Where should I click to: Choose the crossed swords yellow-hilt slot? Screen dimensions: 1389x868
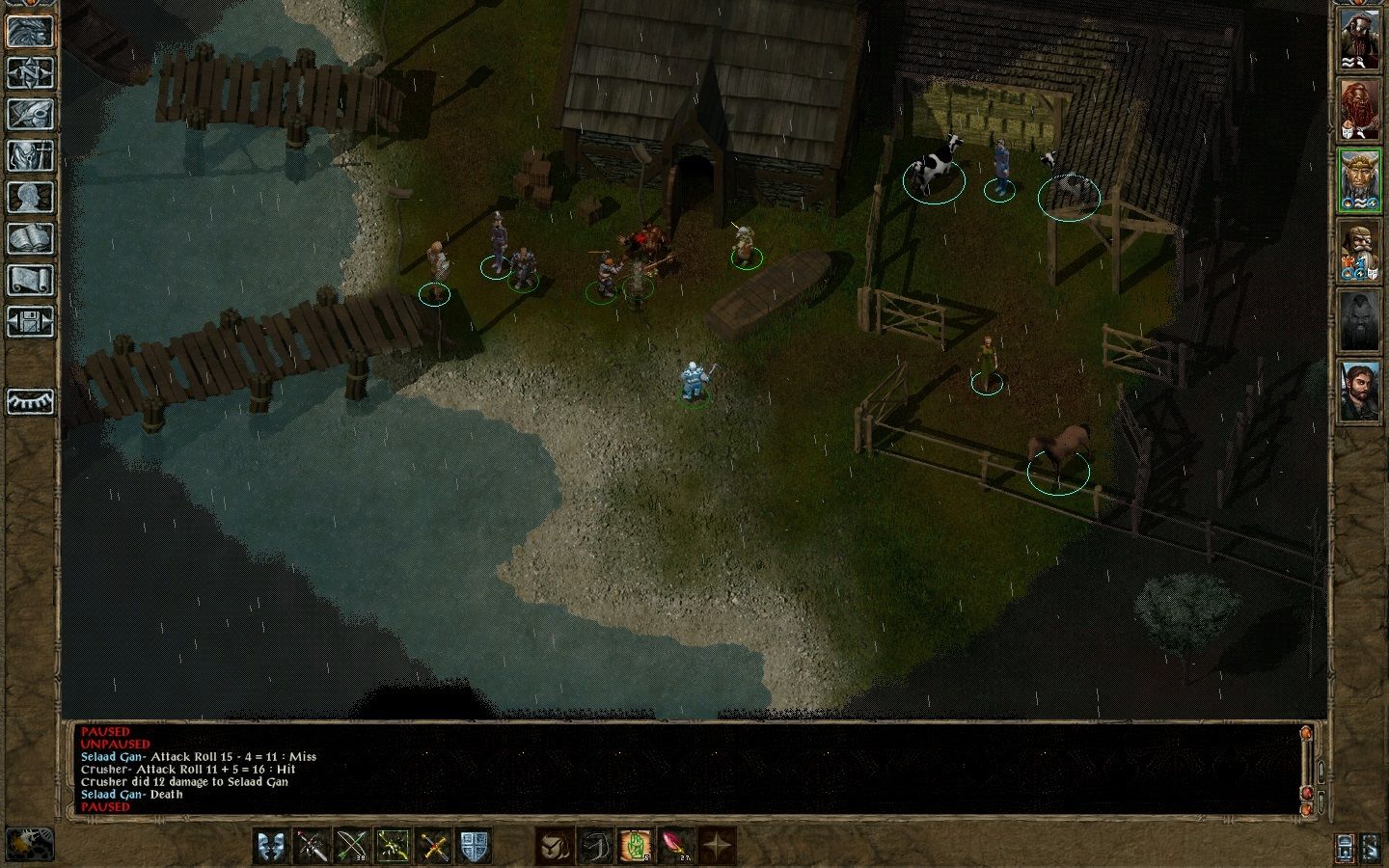434,846
